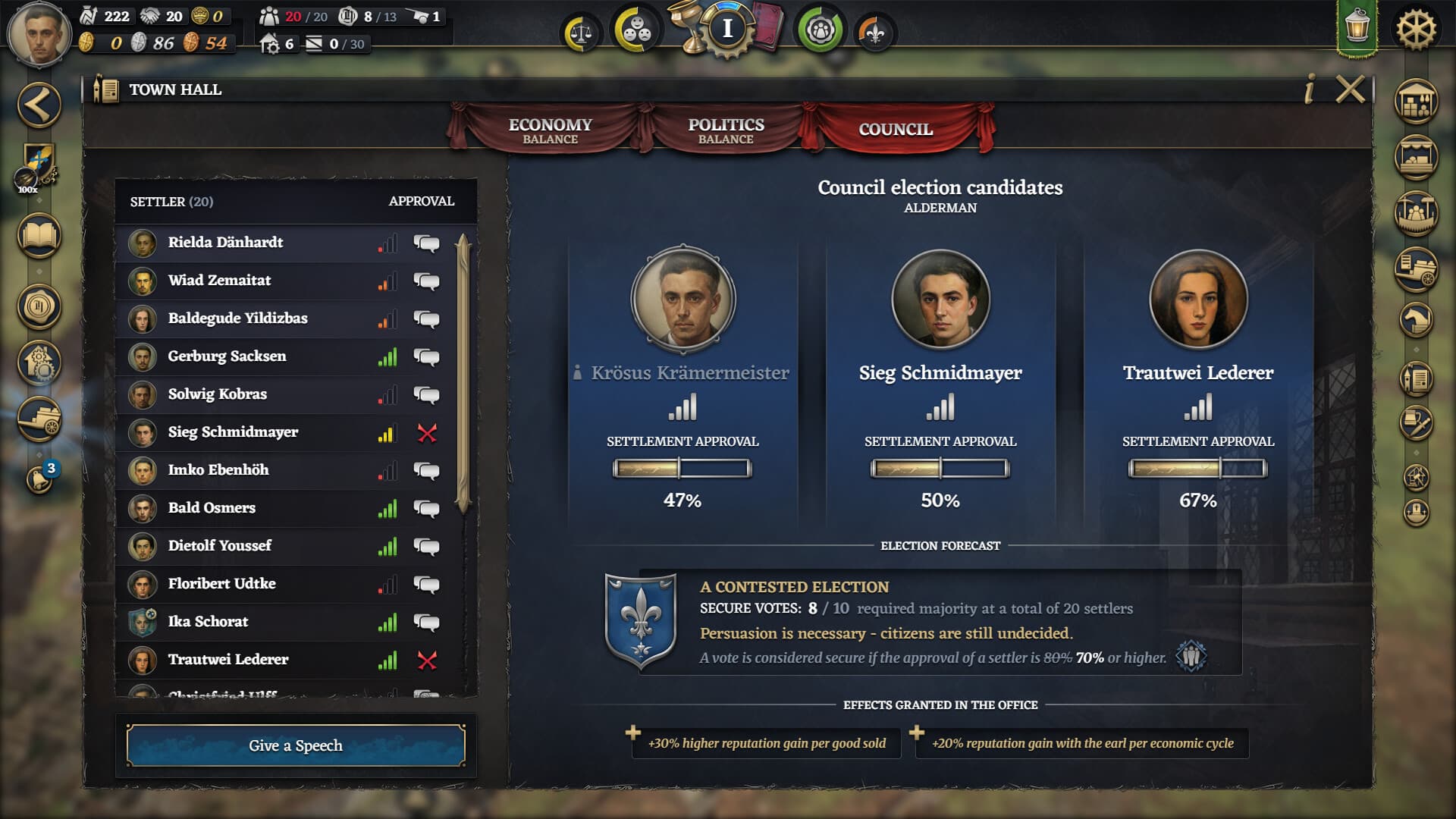Switch to the Politics Balance tab
This screenshot has width=1456, height=819.
click(724, 130)
